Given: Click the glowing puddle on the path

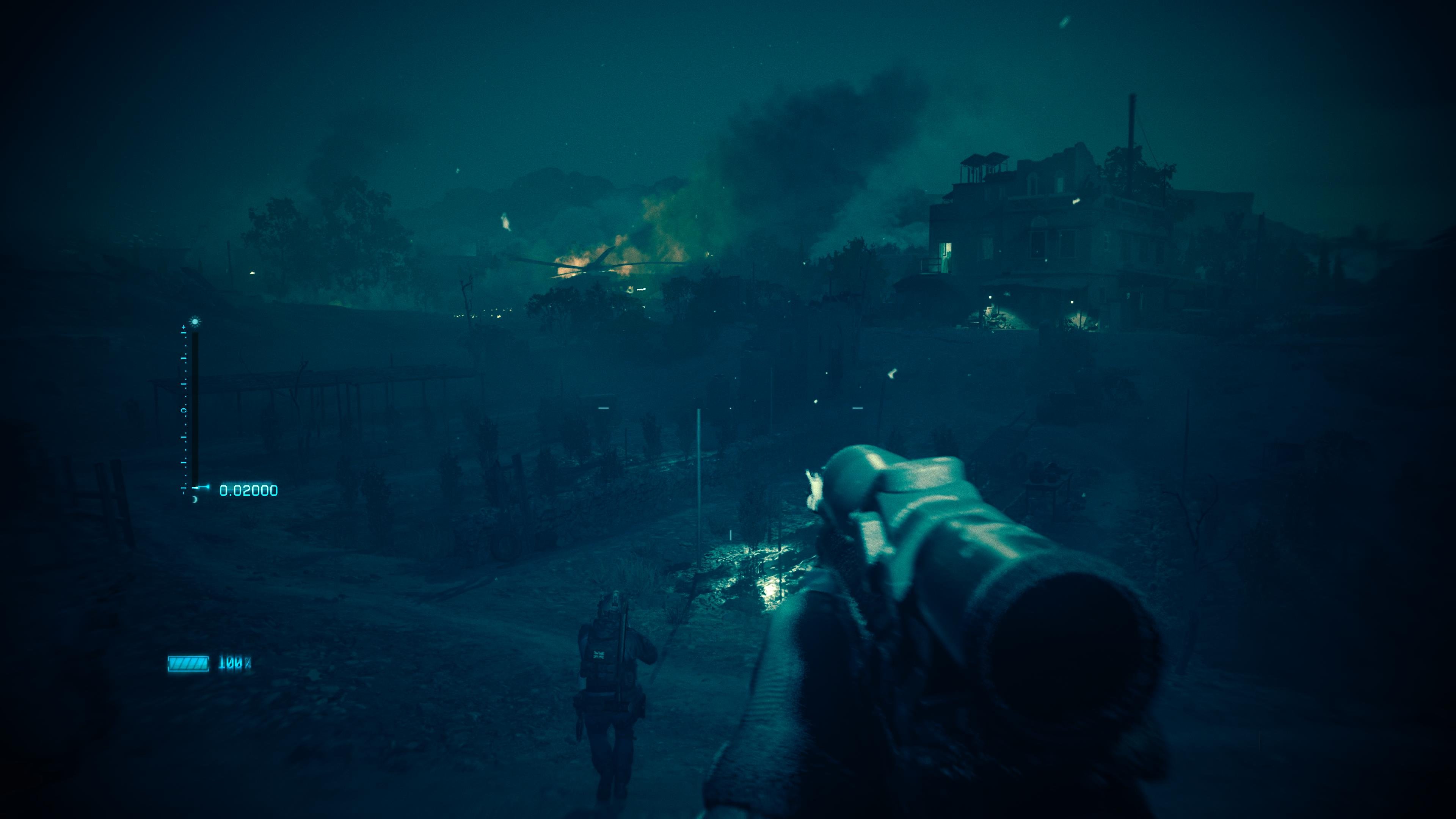Looking at the screenshot, I should [x=772, y=590].
